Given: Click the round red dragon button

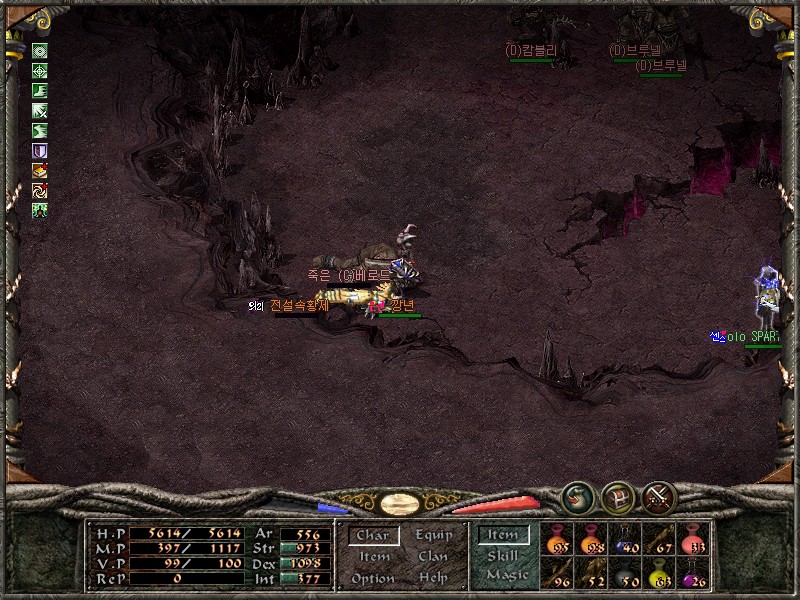Looking at the screenshot, I should [x=577, y=497].
